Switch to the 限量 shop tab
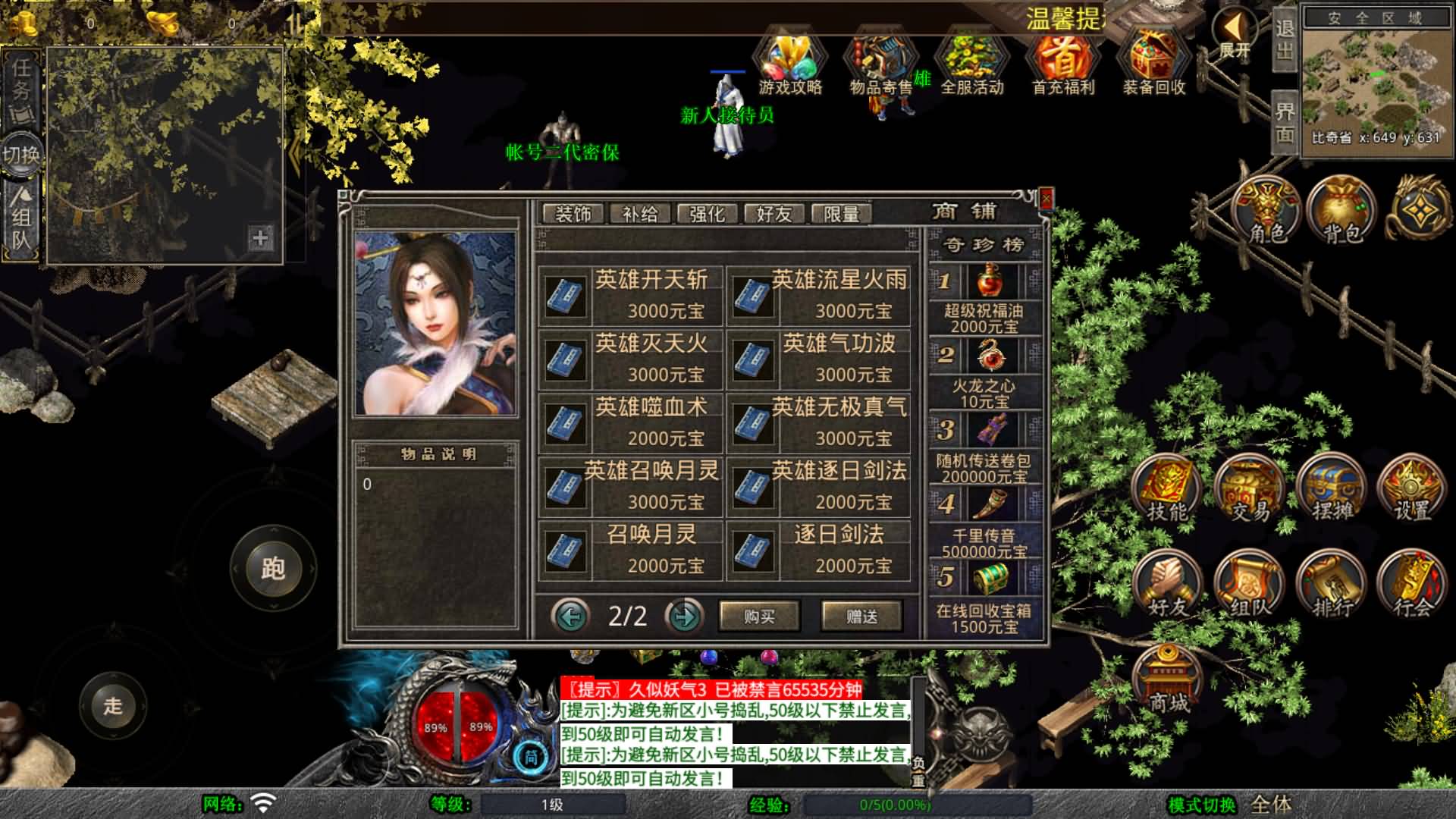Viewport: 1456px width, 819px height. click(843, 213)
